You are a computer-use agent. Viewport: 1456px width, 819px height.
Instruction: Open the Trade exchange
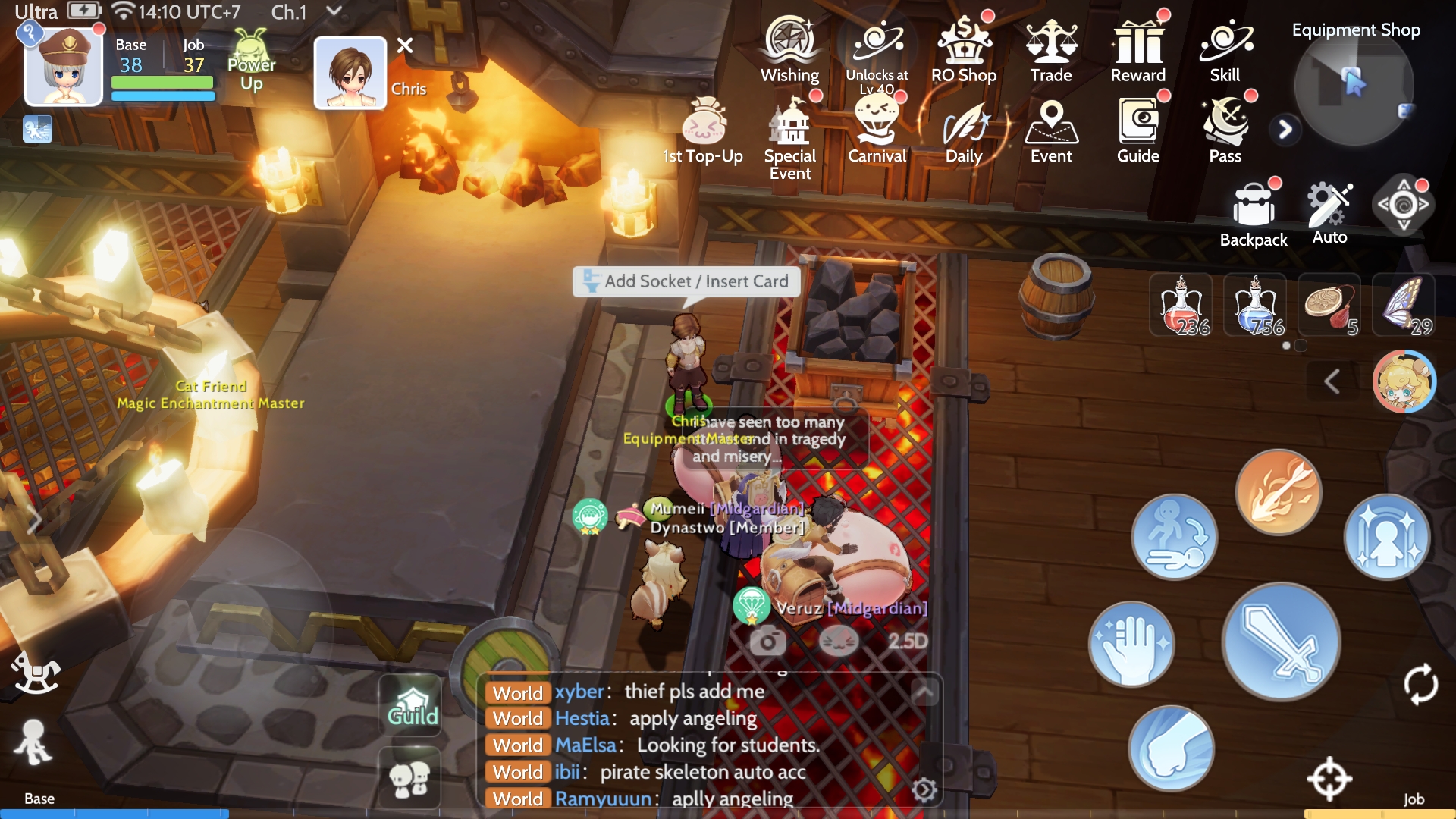(x=1050, y=49)
